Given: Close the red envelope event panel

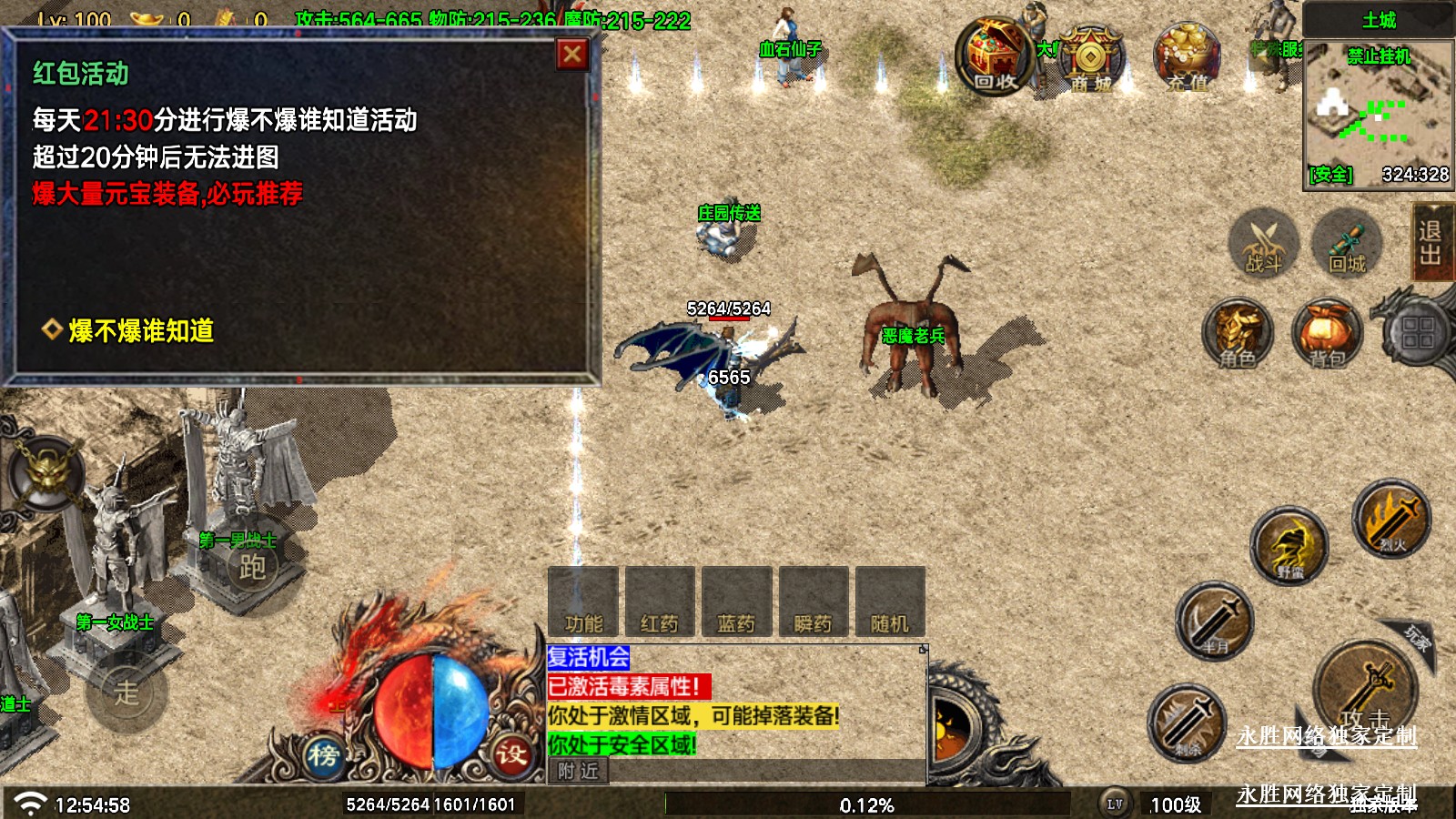Looking at the screenshot, I should (572, 55).
